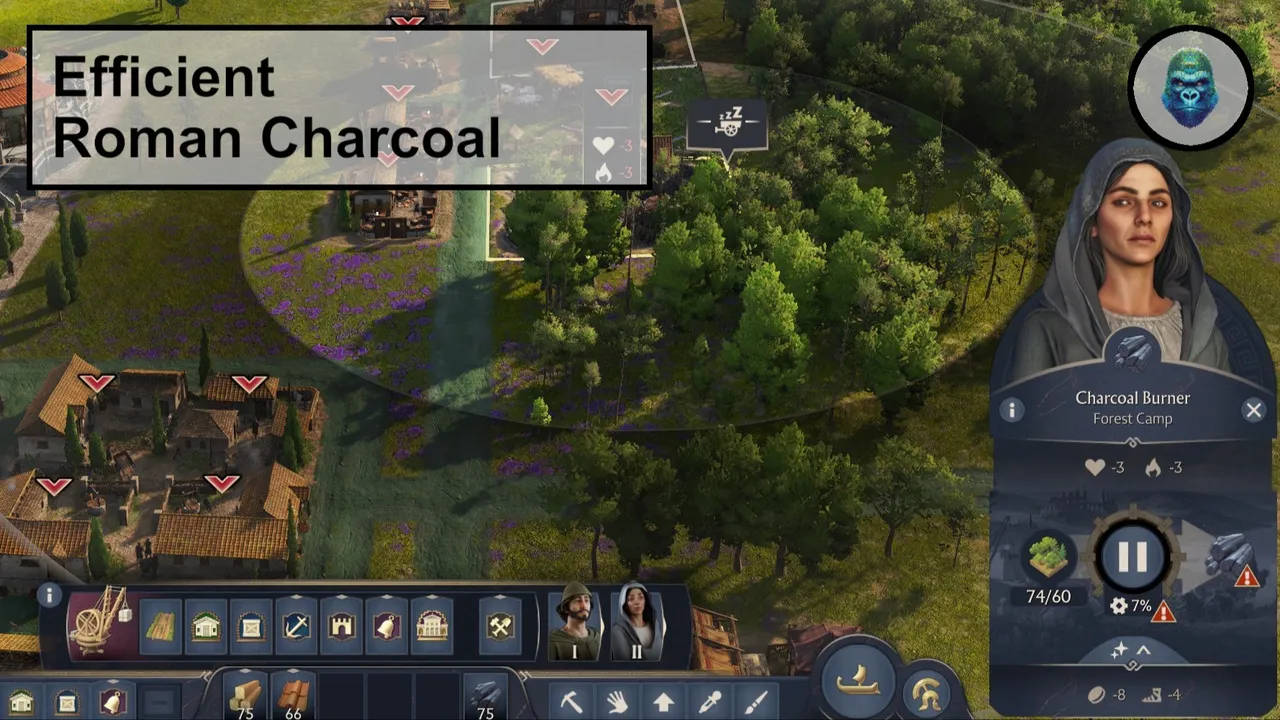
Task: Pause the Charcoal Burner production
Action: point(1132,557)
